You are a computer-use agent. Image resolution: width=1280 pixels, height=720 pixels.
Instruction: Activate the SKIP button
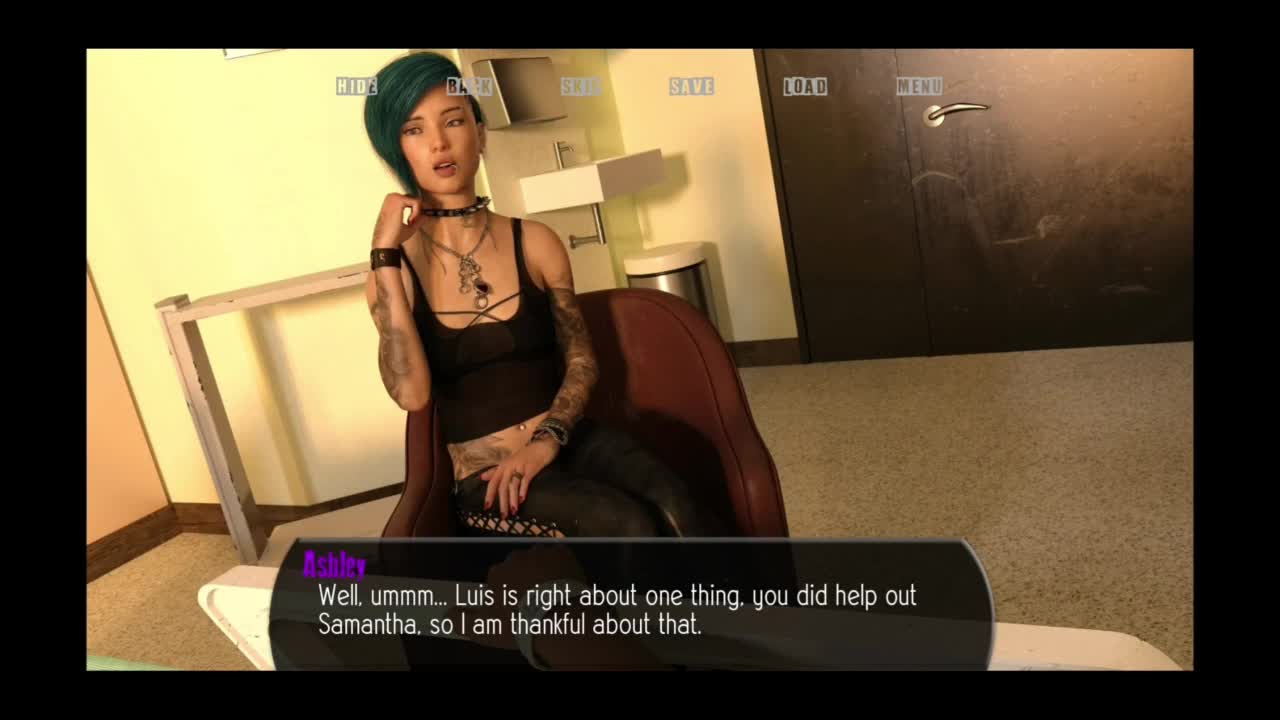(x=580, y=86)
